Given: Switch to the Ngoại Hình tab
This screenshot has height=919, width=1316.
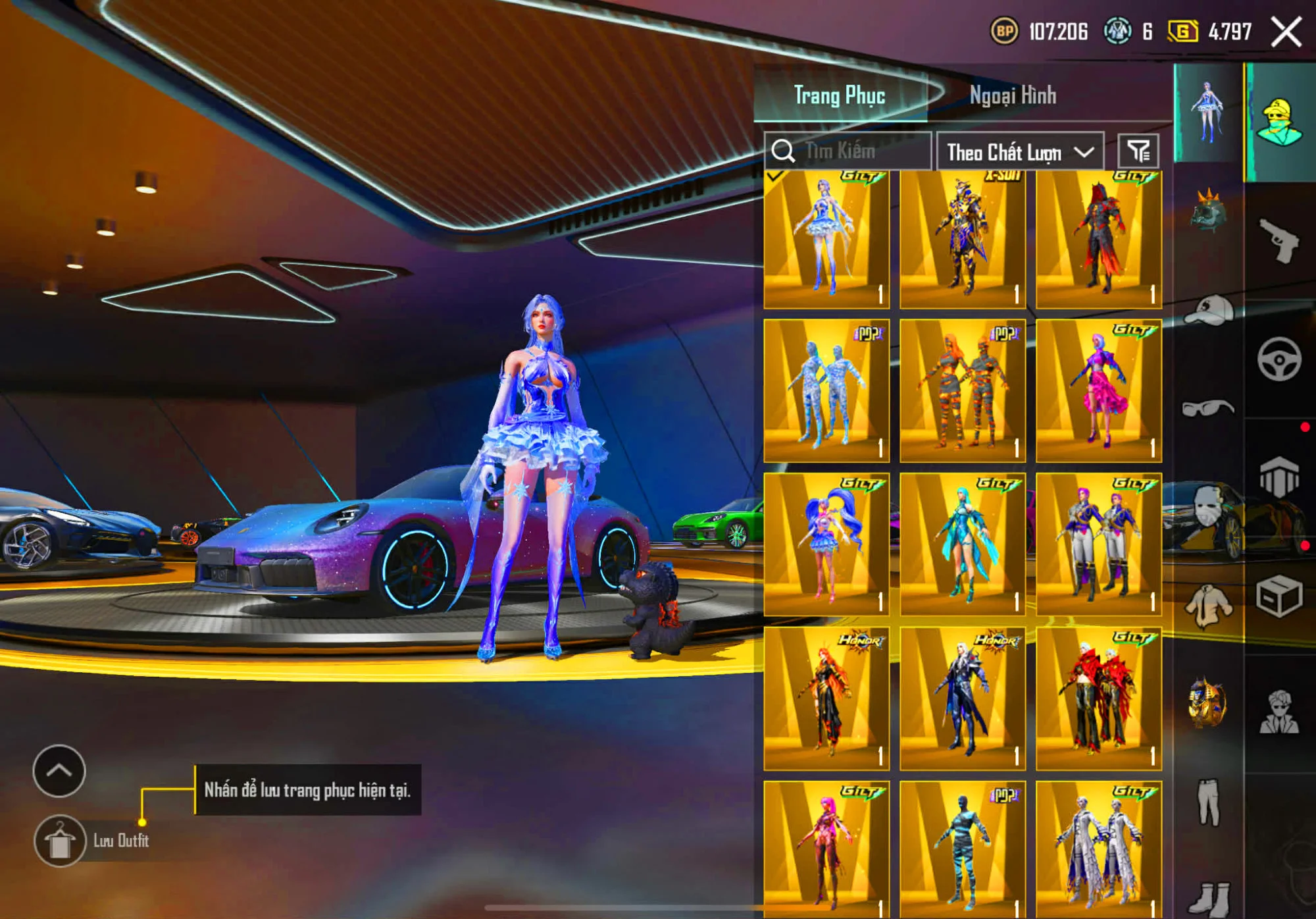Looking at the screenshot, I should (x=1012, y=96).
